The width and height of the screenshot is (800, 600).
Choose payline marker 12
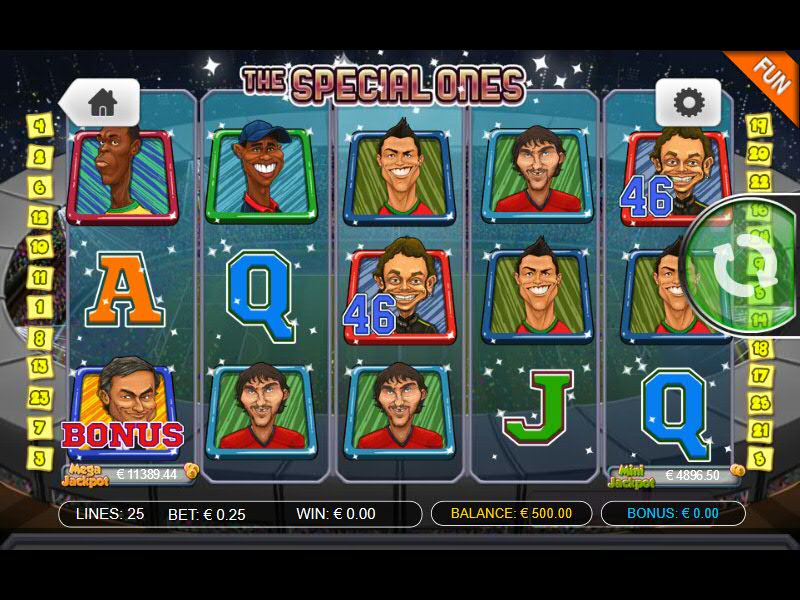[40, 216]
